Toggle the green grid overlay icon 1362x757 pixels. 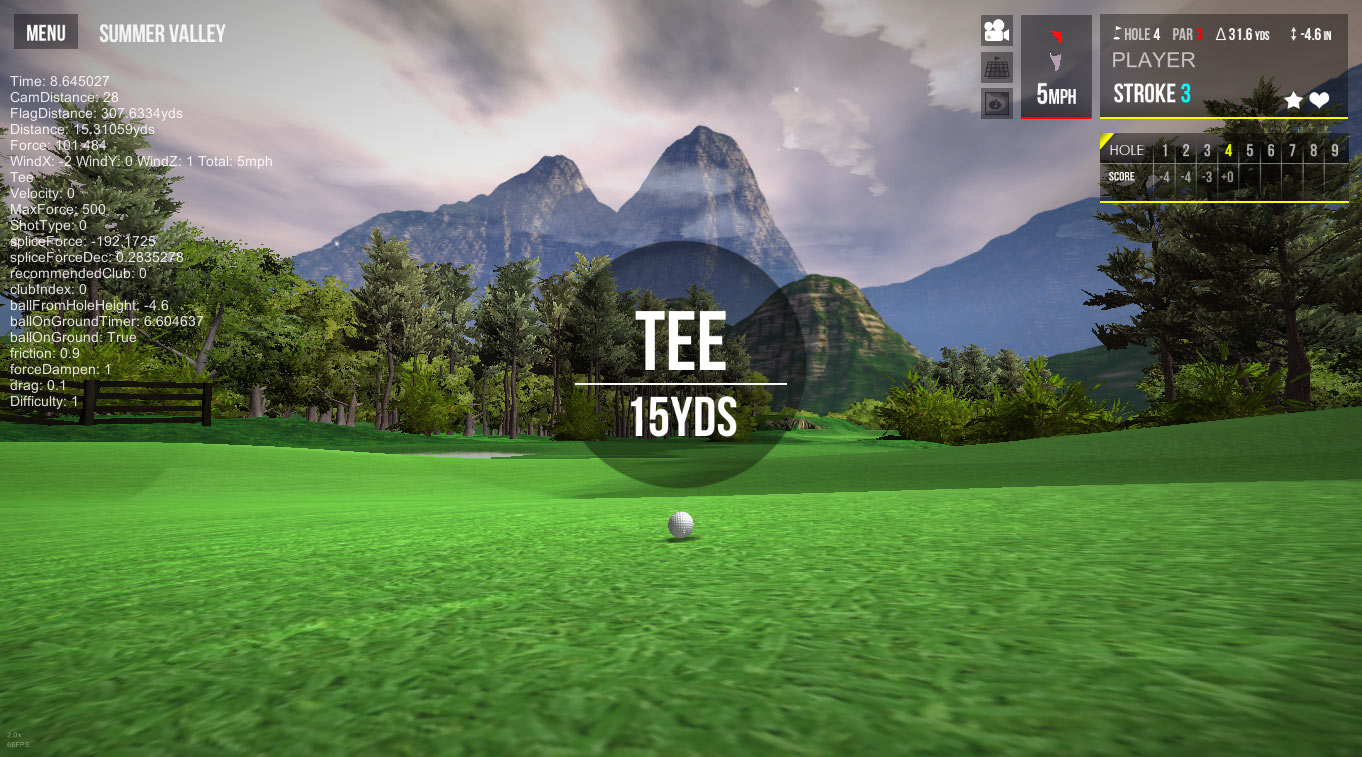tap(996, 67)
